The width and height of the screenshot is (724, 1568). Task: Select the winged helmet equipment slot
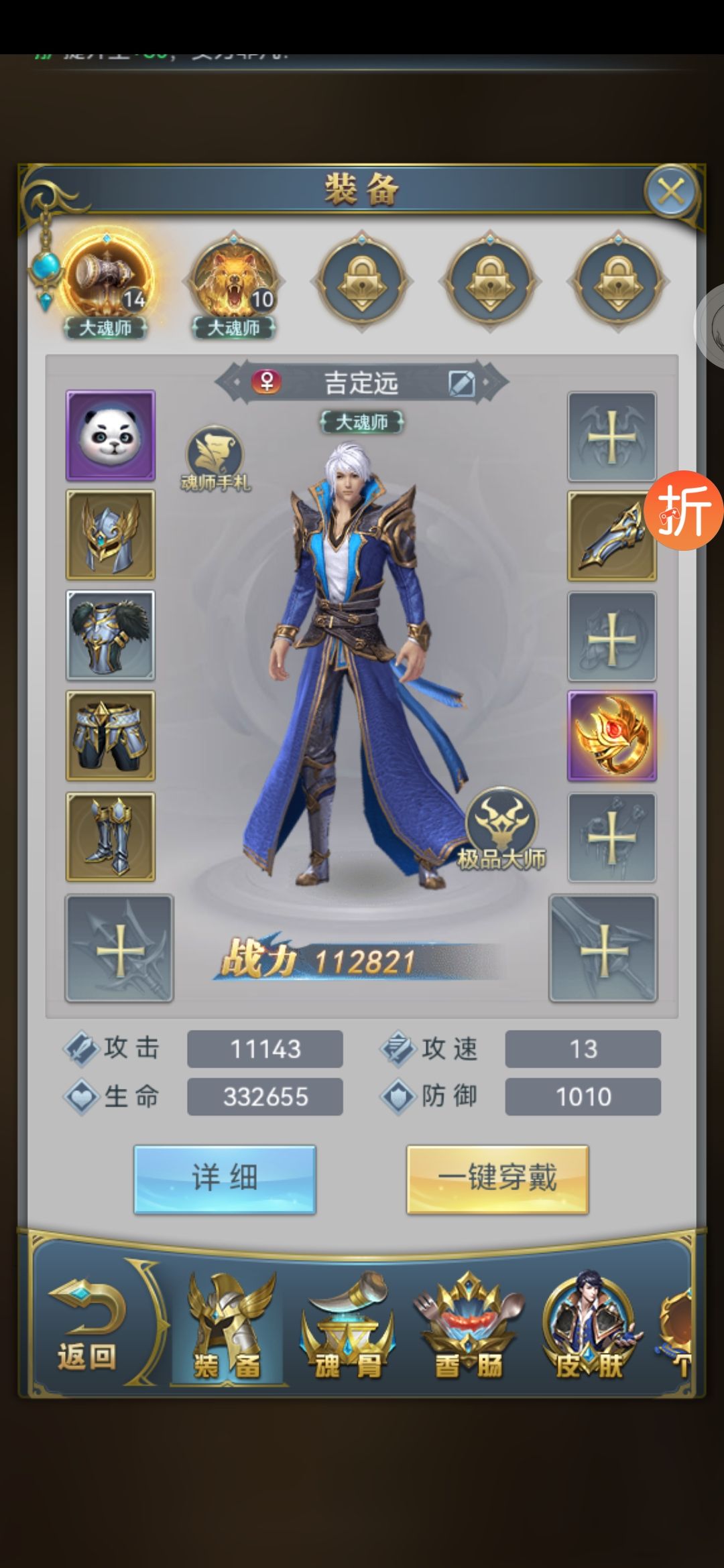click(x=111, y=535)
